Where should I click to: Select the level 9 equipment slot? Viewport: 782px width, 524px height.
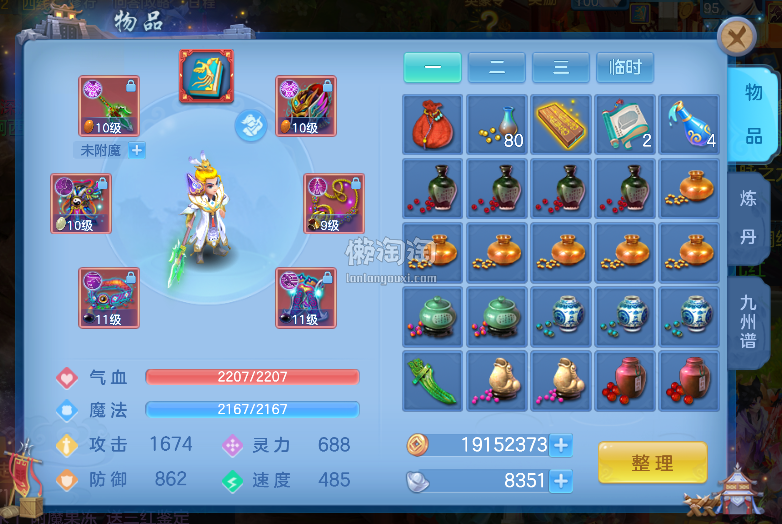(334, 203)
